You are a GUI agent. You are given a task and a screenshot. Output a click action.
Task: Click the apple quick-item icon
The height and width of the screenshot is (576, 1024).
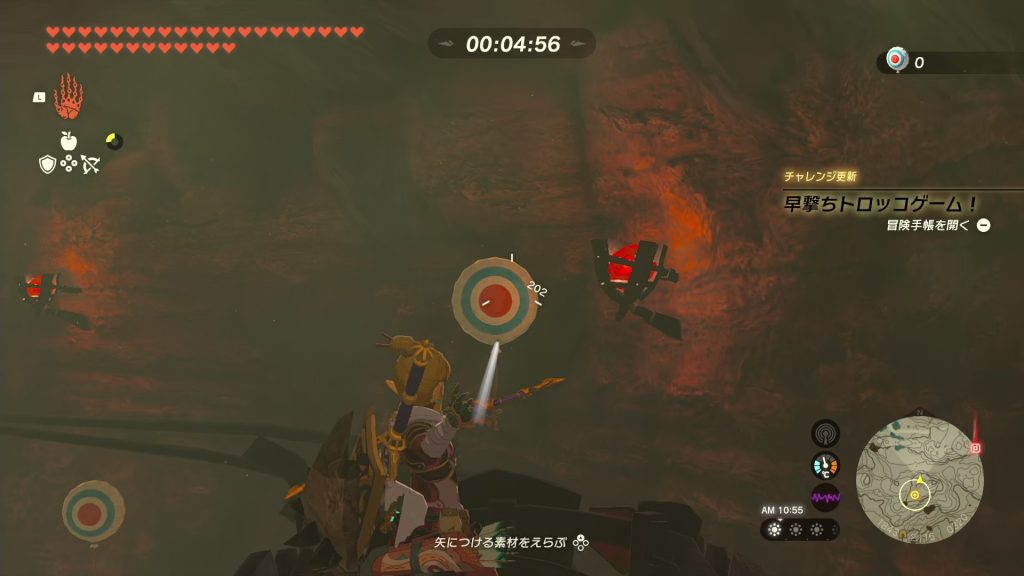69,141
